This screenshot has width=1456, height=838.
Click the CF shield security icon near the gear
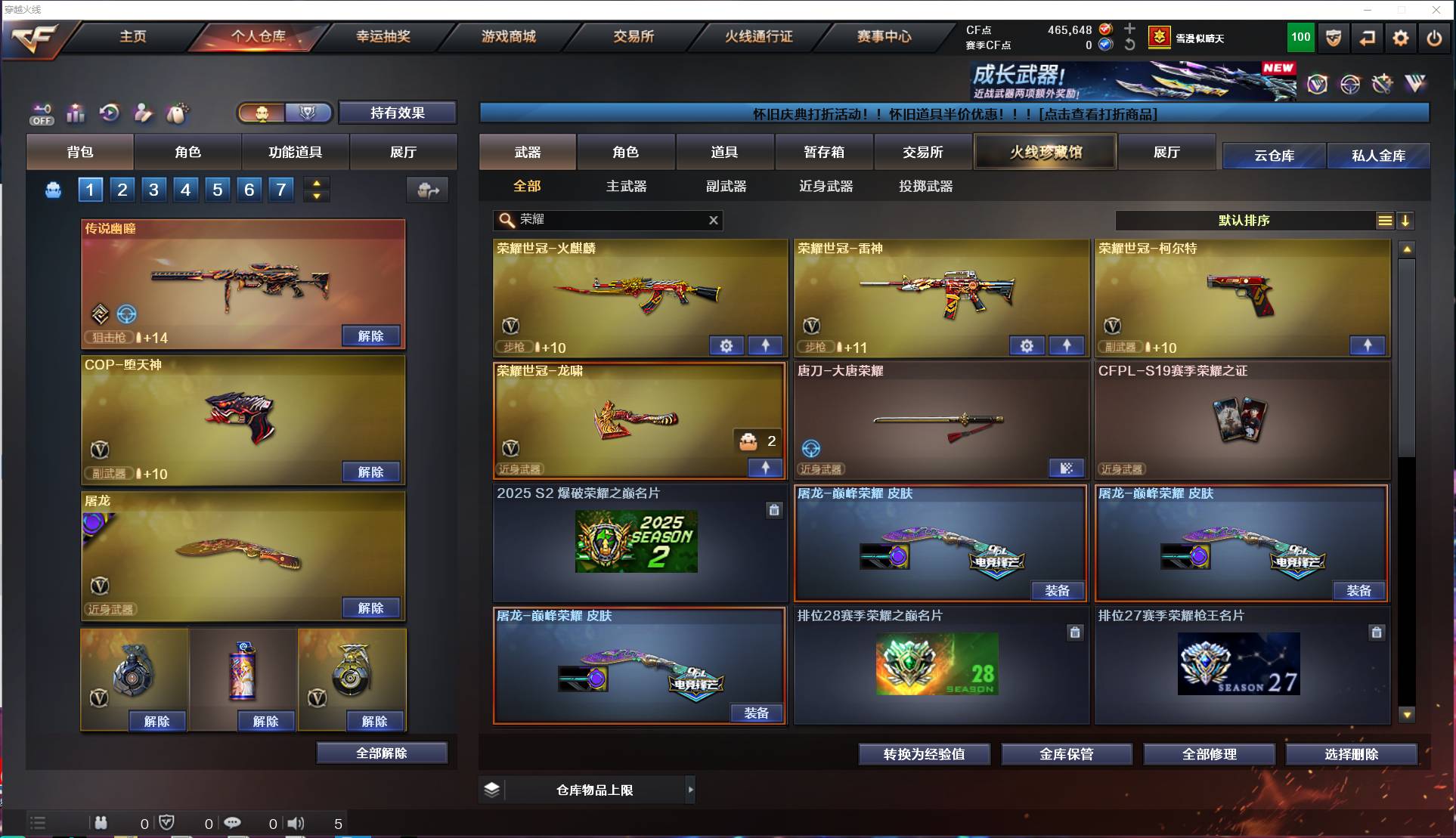[x=1333, y=38]
